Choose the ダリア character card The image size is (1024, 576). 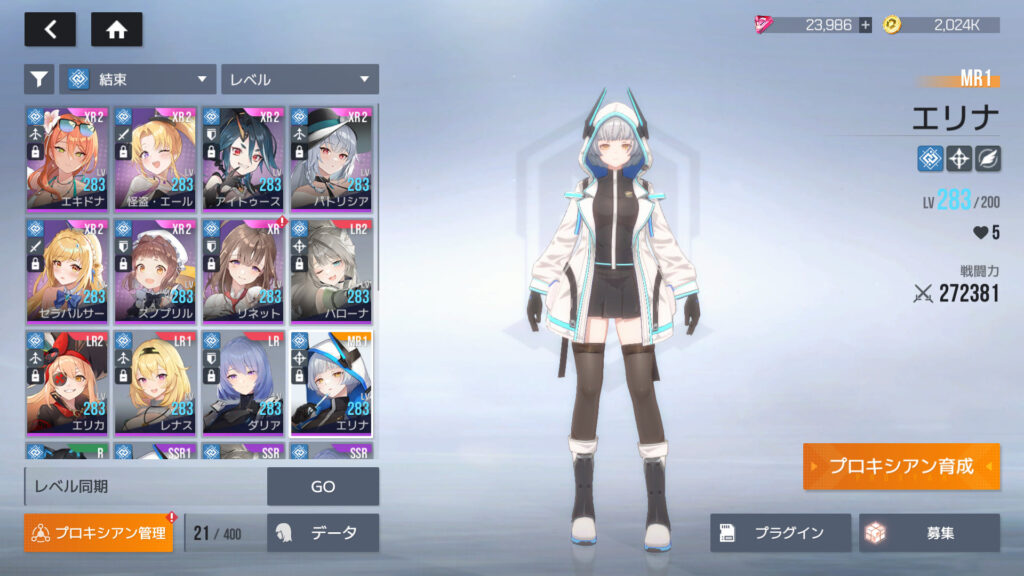(x=244, y=382)
